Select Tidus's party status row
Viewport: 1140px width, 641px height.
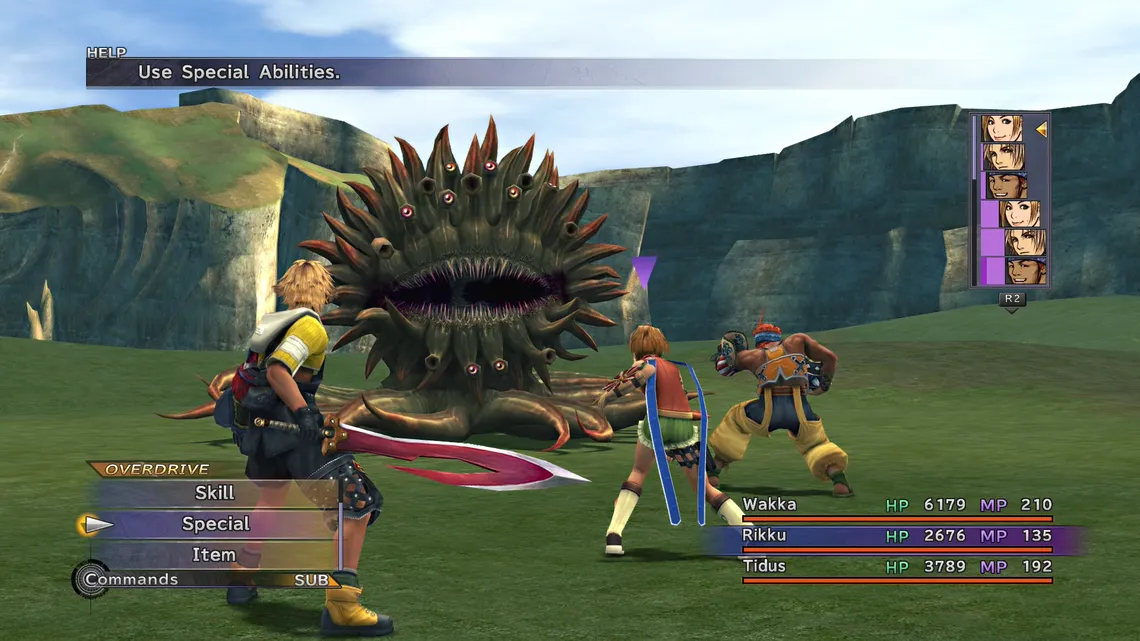[896, 567]
